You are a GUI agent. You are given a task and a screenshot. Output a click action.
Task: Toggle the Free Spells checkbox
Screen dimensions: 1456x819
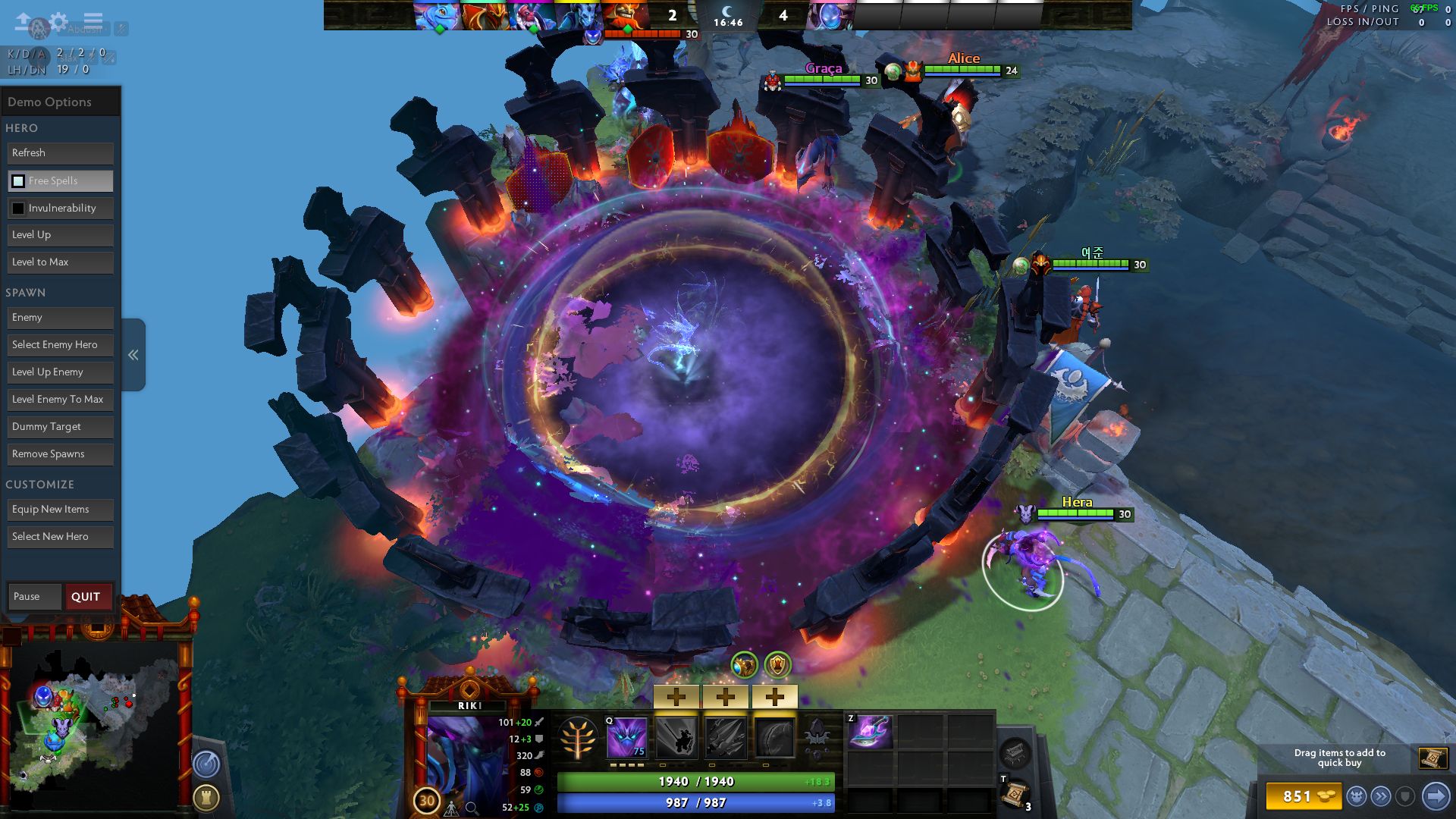(x=18, y=181)
